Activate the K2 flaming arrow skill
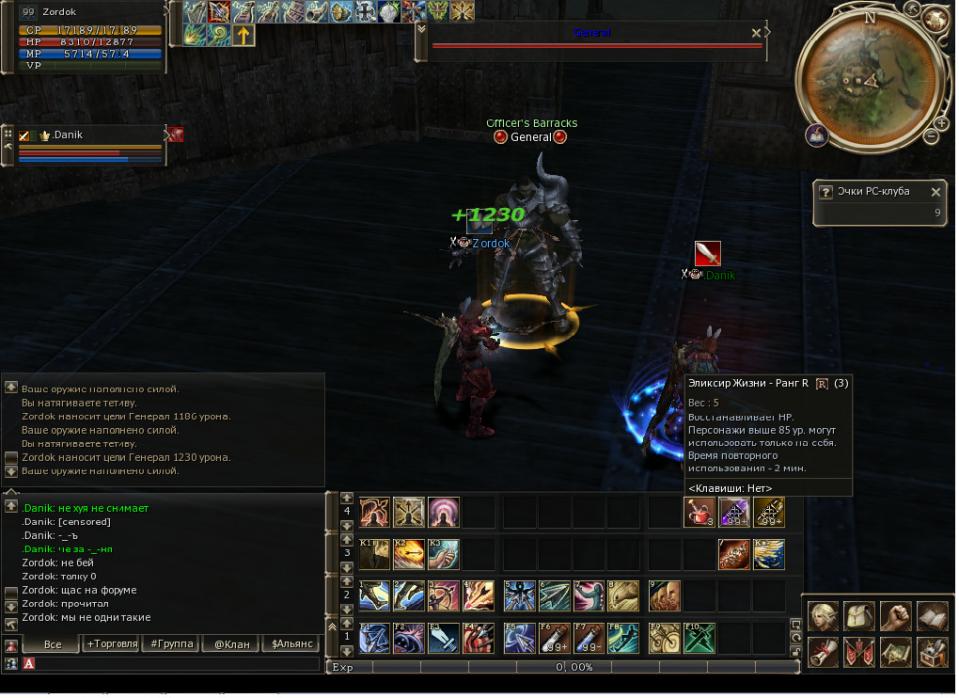The height and width of the screenshot is (698, 959). (409, 555)
